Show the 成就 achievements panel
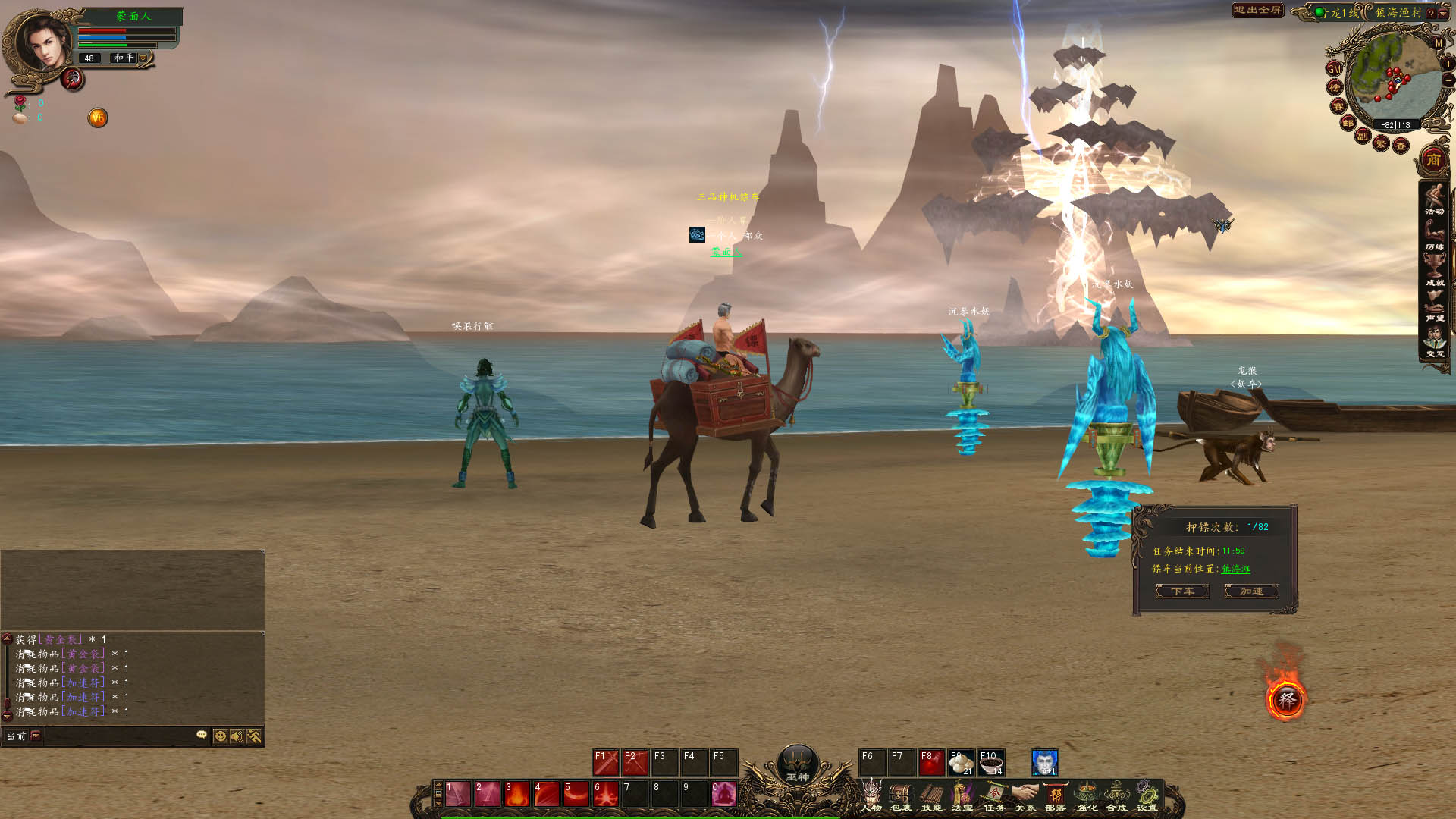The height and width of the screenshot is (819, 1456). [x=1434, y=270]
